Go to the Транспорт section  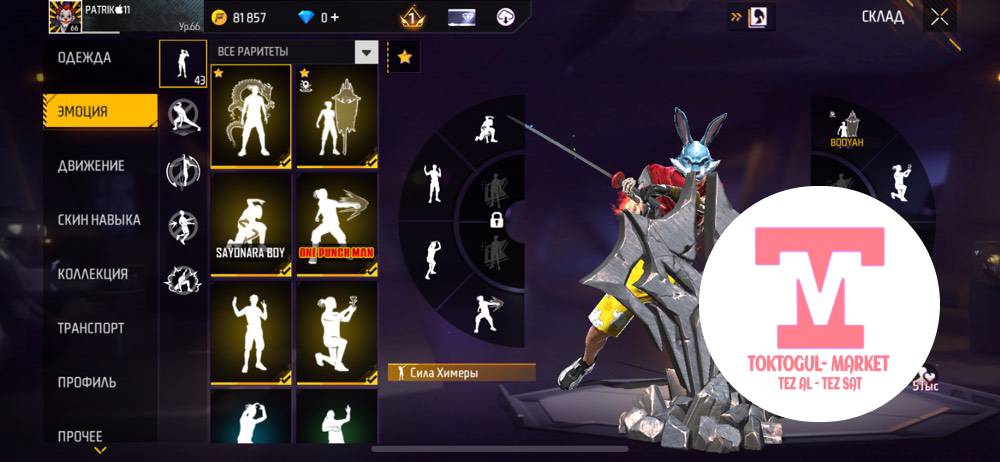pos(91,327)
